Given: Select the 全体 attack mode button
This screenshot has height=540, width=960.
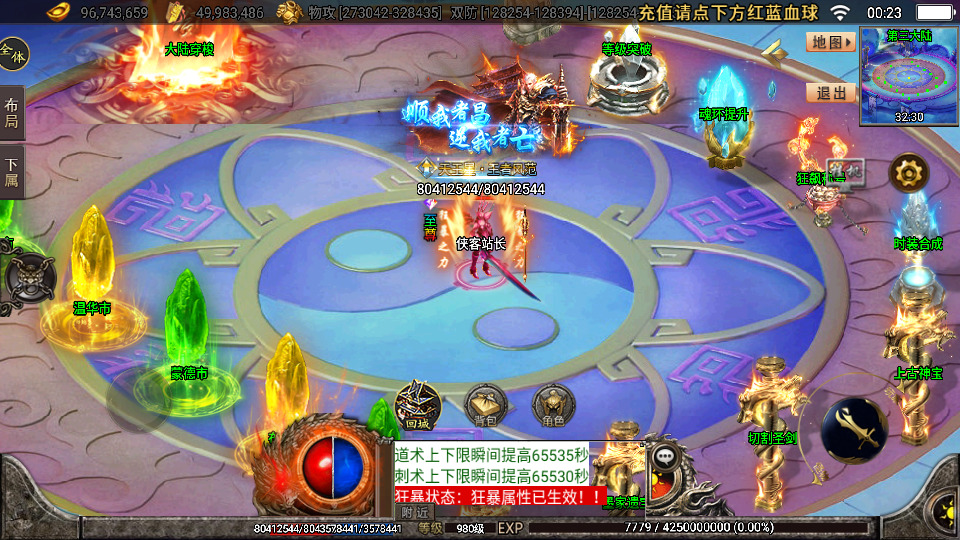Looking at the screenshot, I should tap(14, 53).
